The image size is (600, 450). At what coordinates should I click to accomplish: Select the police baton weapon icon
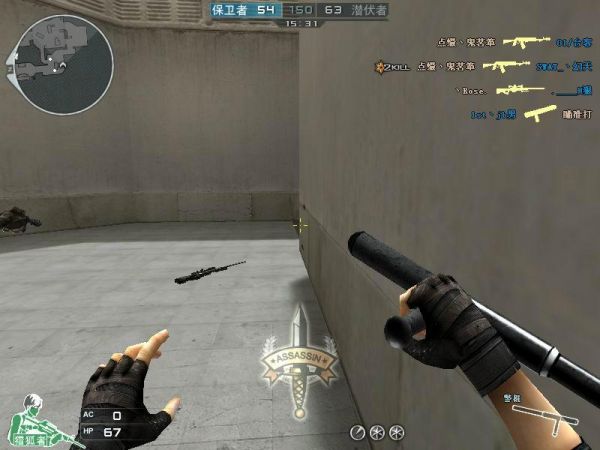click(531, 414)
